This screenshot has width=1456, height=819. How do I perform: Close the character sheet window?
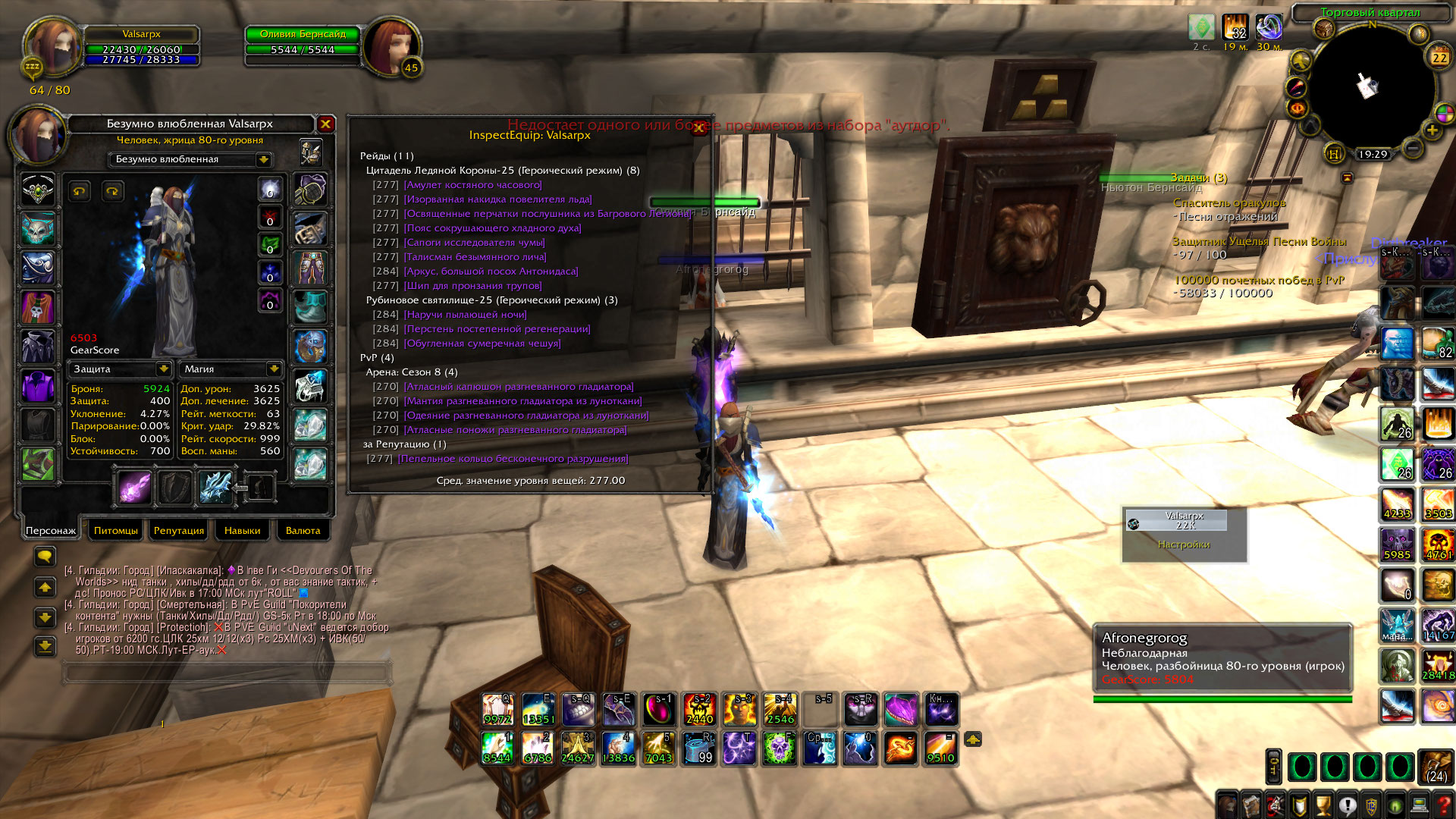325,124
